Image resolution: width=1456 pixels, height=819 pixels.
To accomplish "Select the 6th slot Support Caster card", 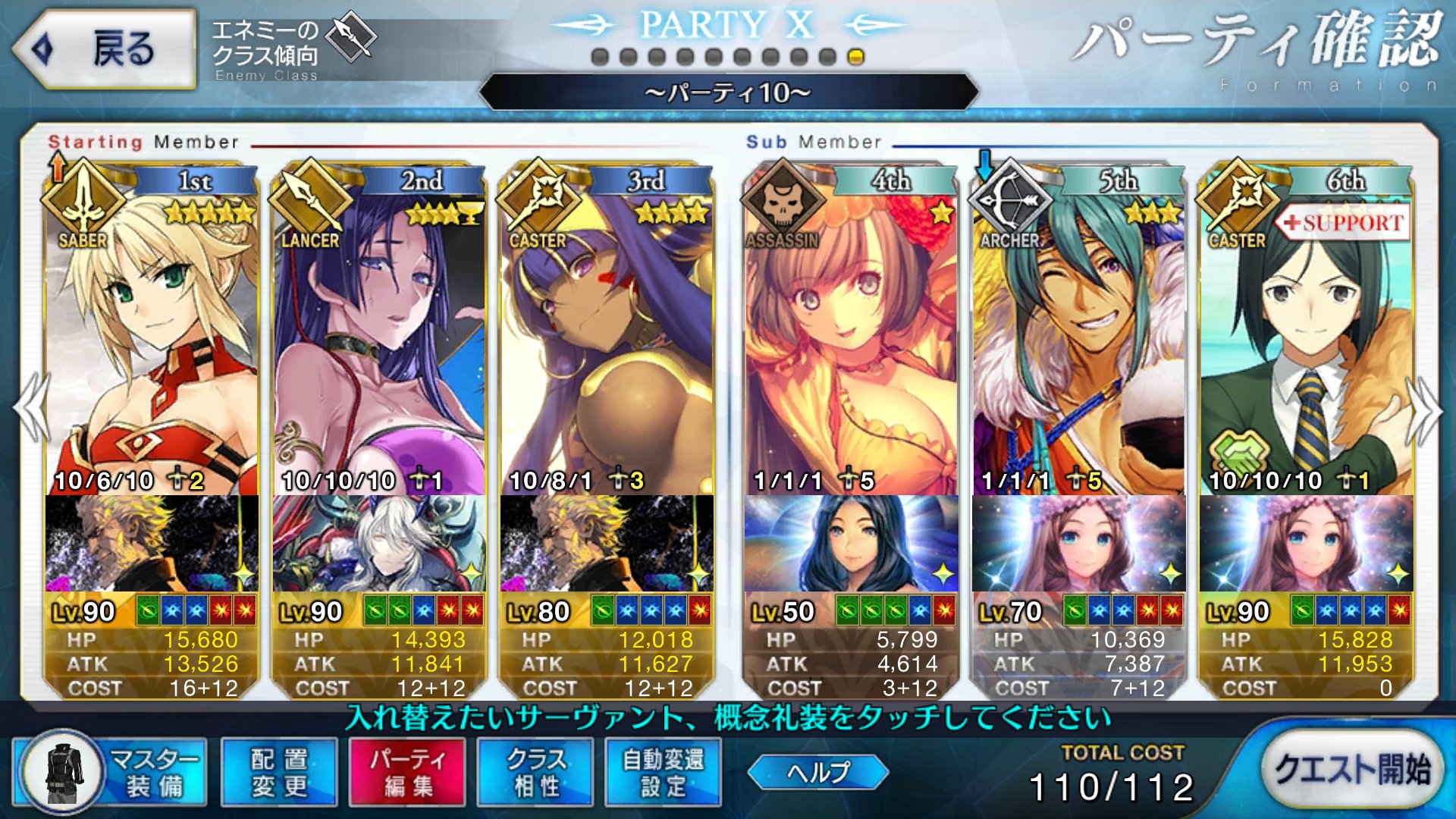I will [x=1306, y=341].
